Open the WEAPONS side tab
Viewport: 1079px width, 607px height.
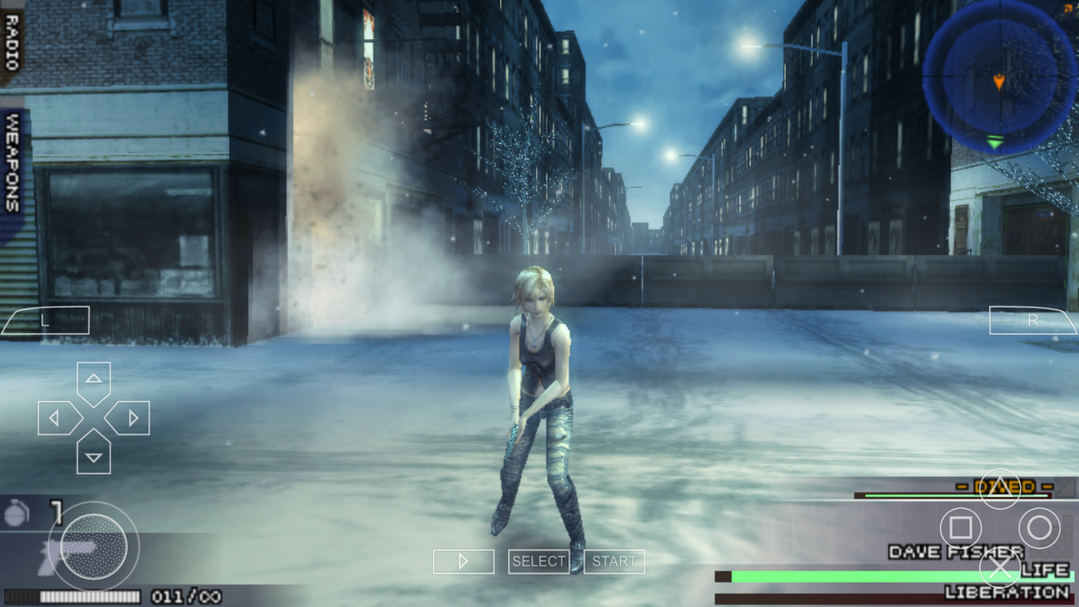pyautogui.click(x=12, y=162)
